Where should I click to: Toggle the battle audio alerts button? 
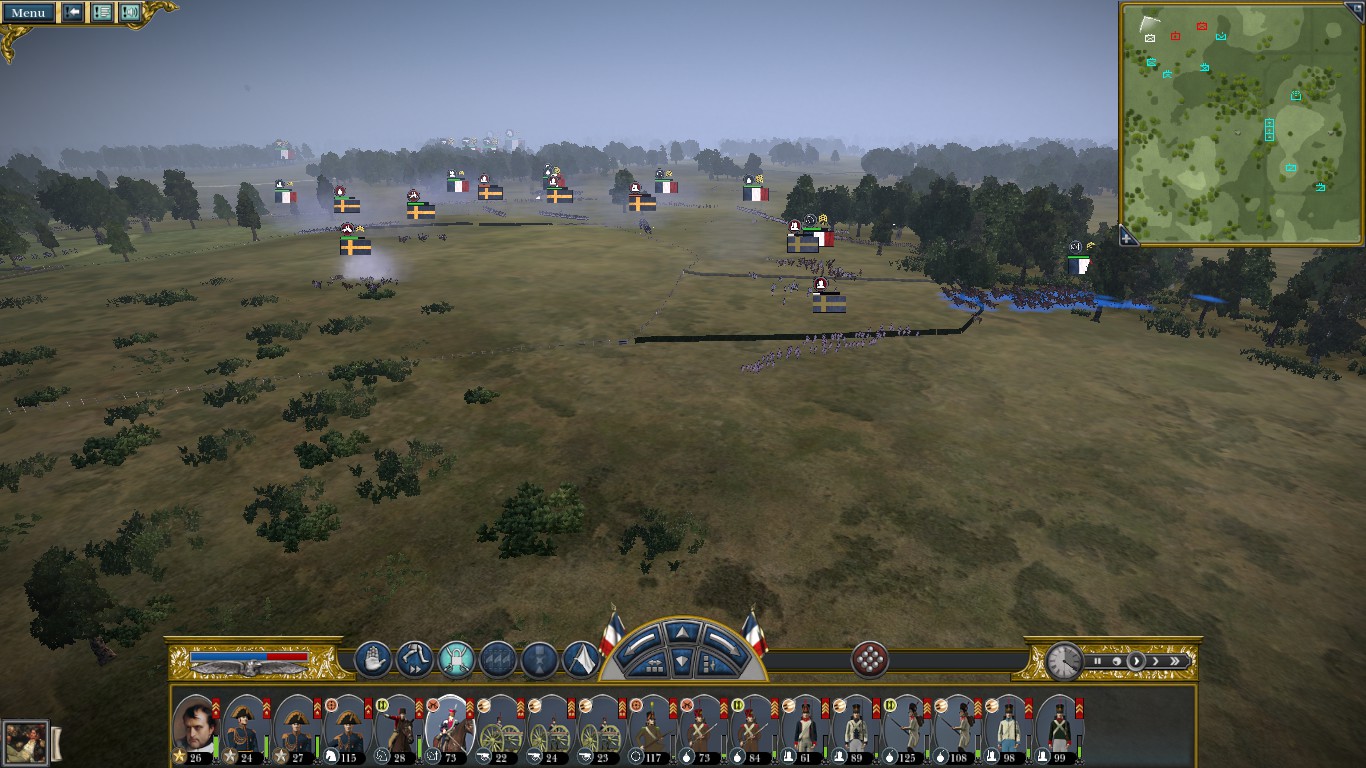130,13
